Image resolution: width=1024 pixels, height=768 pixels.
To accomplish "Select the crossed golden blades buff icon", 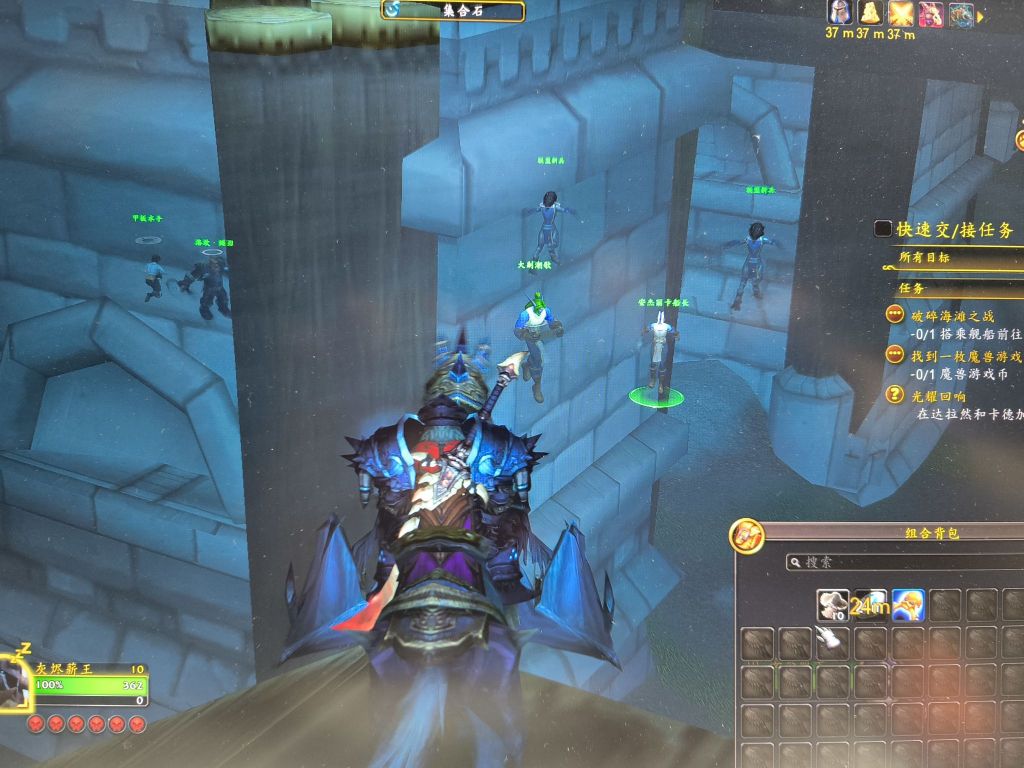I will pos(903,14).
